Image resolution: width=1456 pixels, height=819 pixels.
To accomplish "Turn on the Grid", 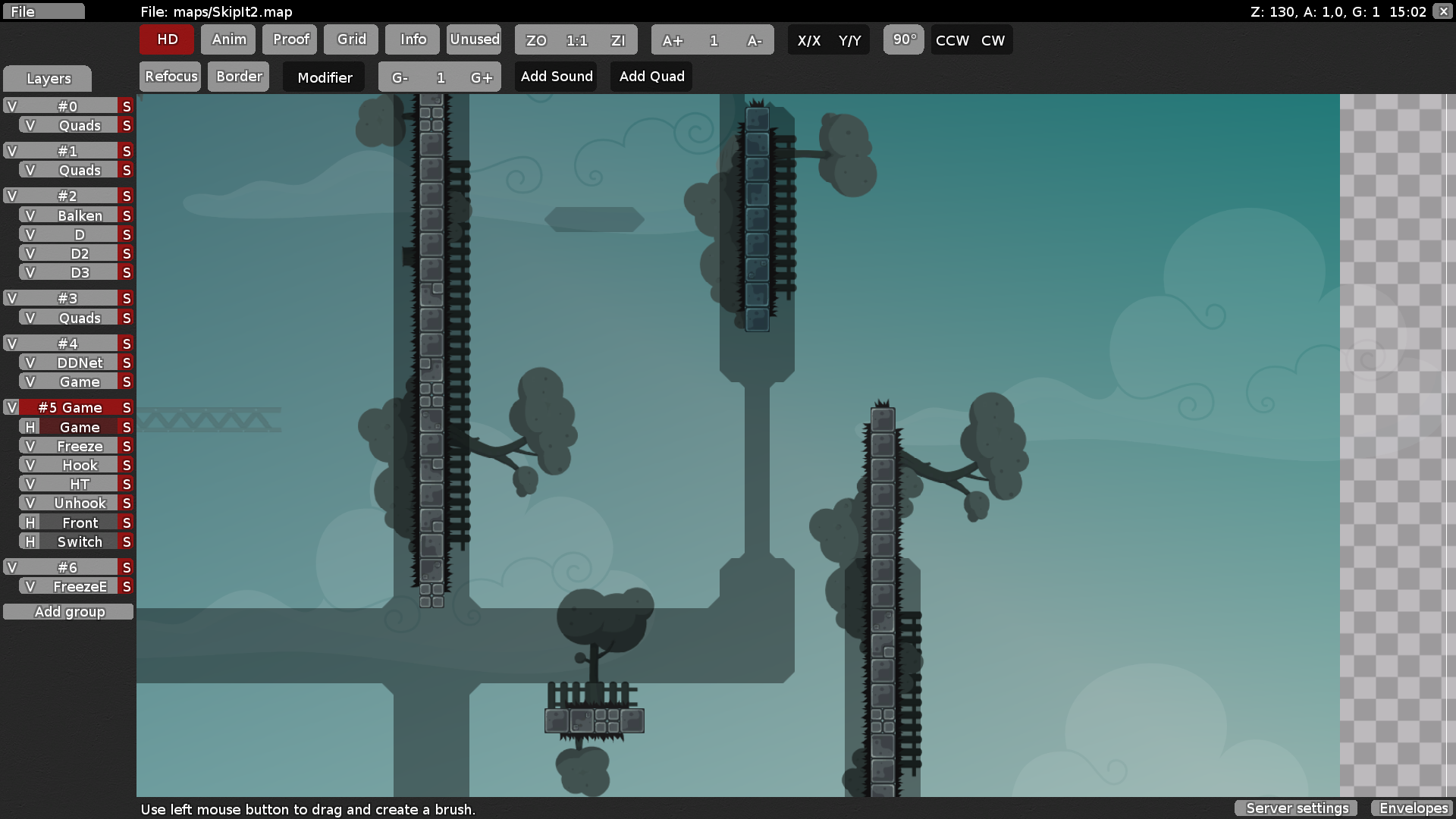I will click(351, 39).
